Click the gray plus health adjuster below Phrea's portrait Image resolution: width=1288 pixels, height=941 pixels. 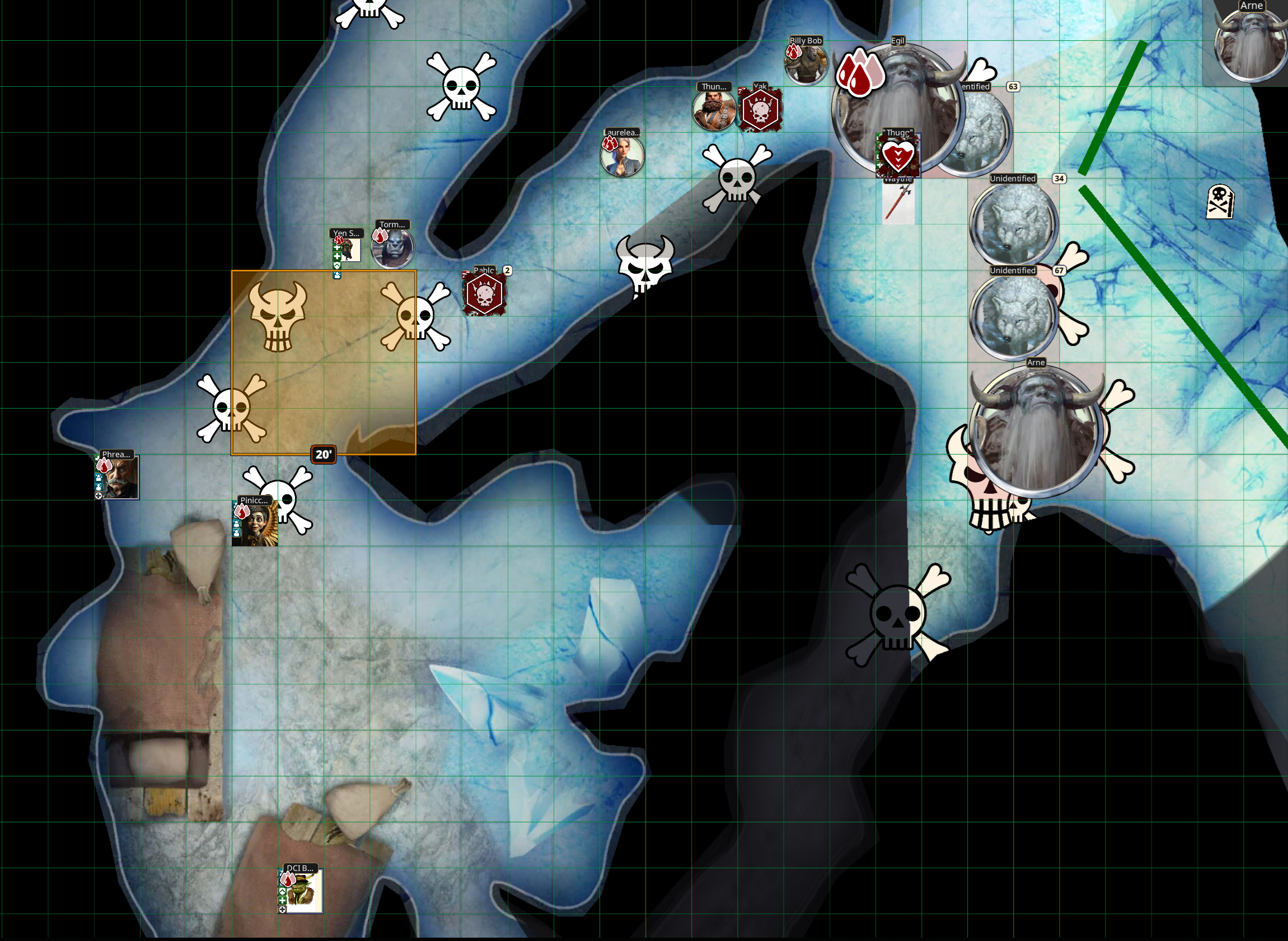(x=100, y=497)
